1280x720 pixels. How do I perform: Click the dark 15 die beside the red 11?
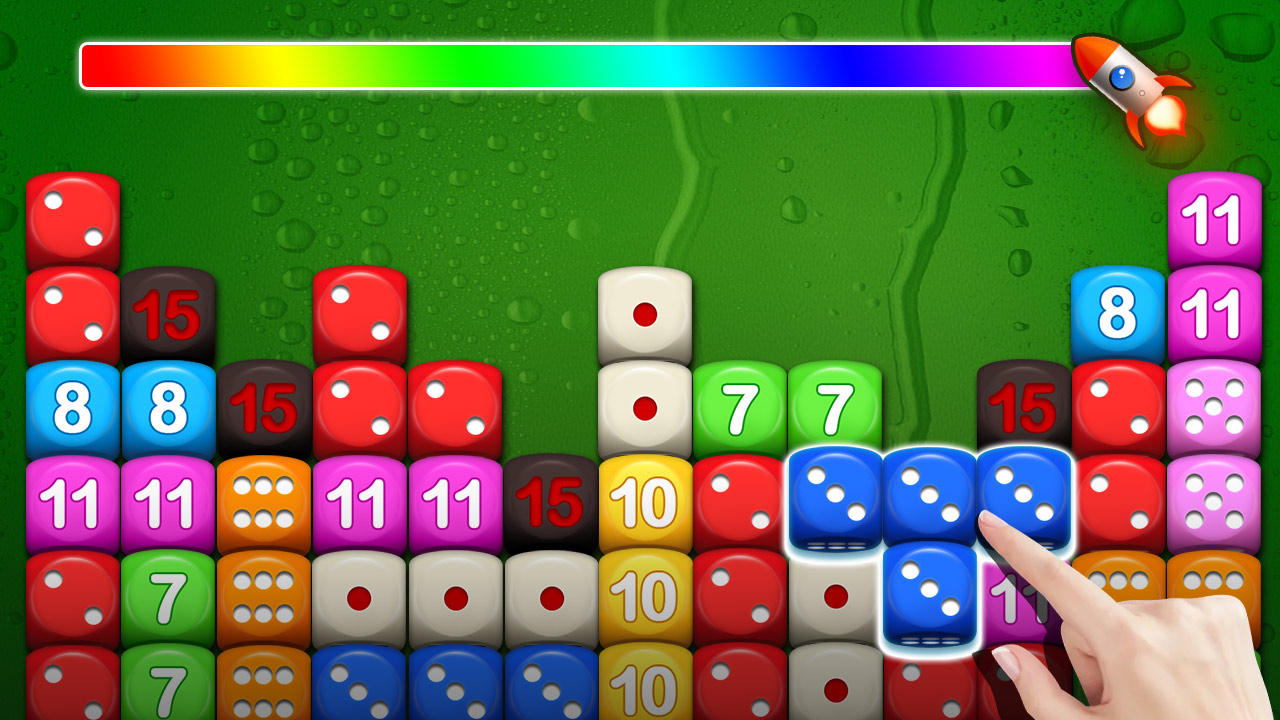tap(551, 500)
